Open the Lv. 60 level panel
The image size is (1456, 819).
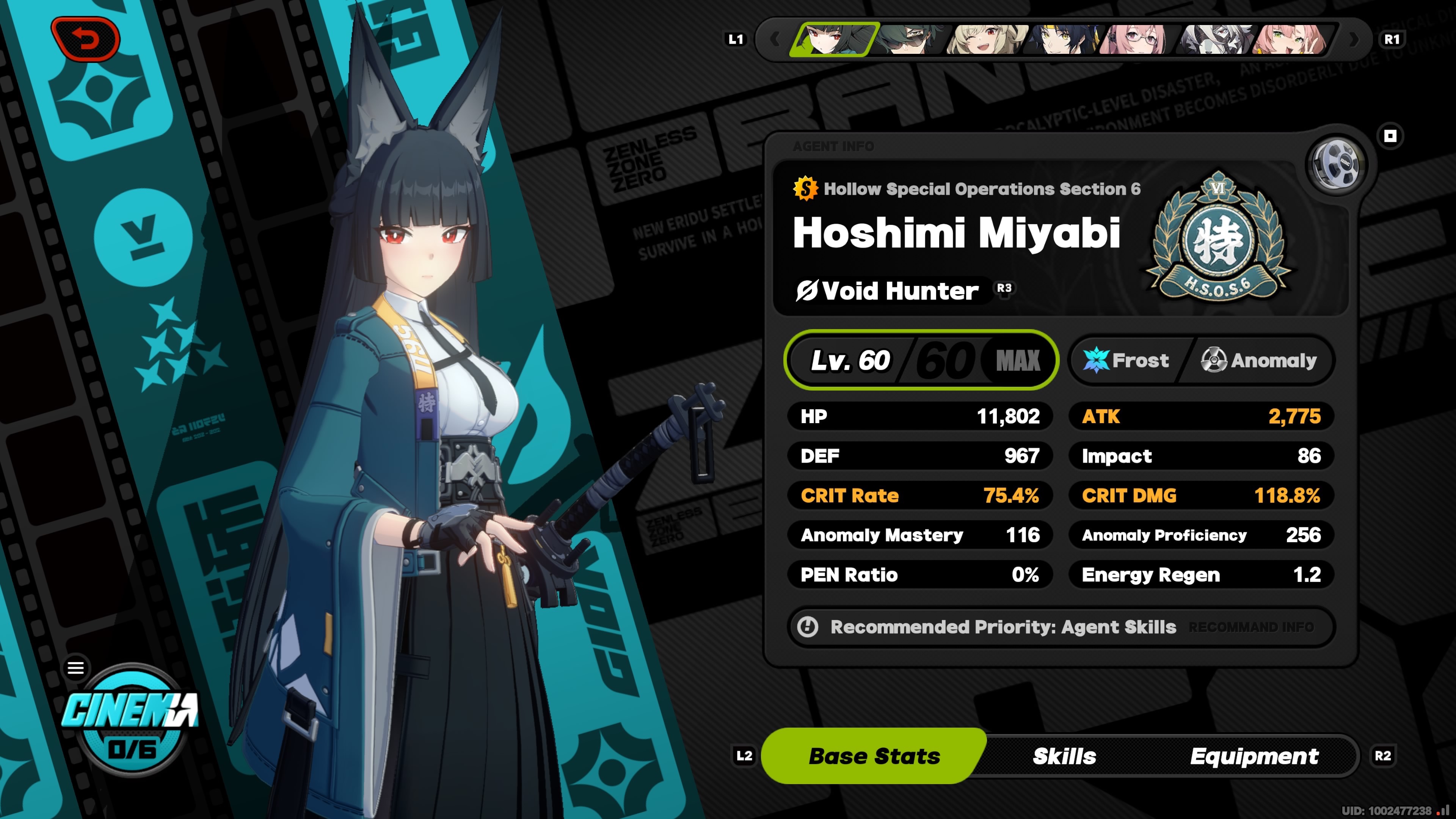[x=921, y=360]
